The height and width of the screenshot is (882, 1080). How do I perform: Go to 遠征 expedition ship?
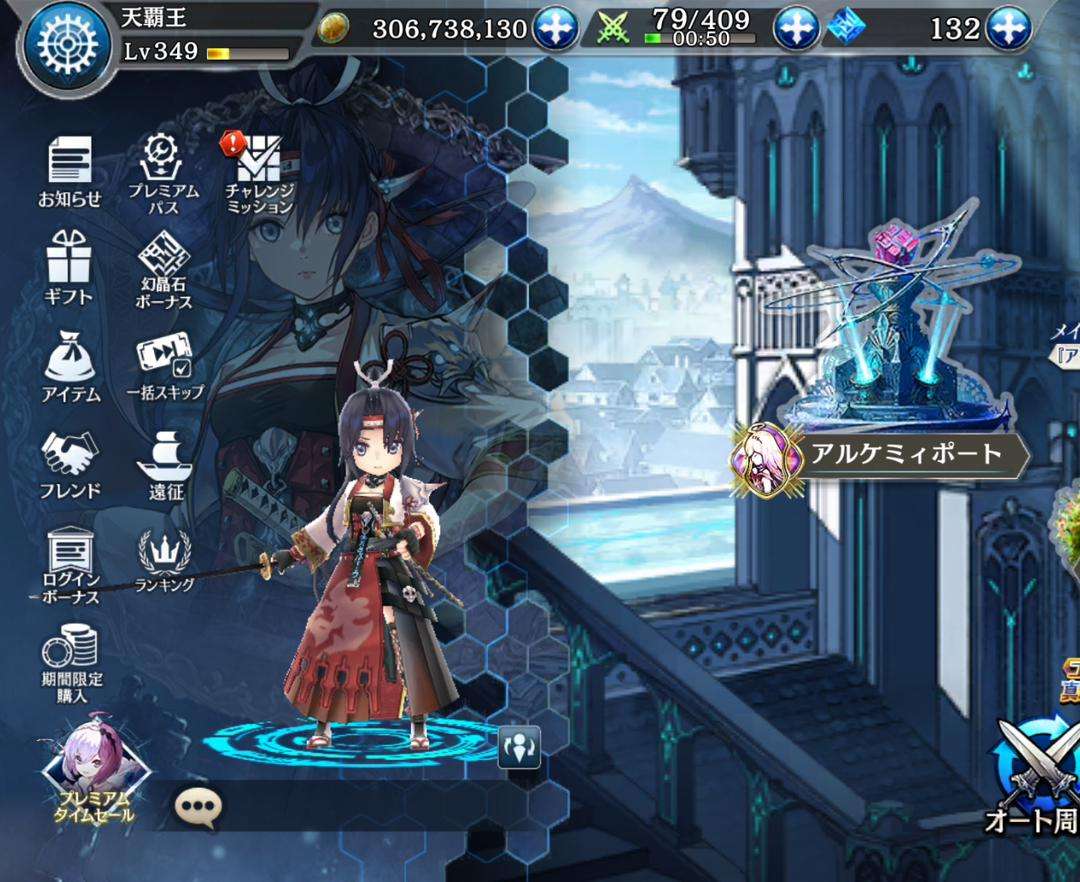(x=164, y=463)
